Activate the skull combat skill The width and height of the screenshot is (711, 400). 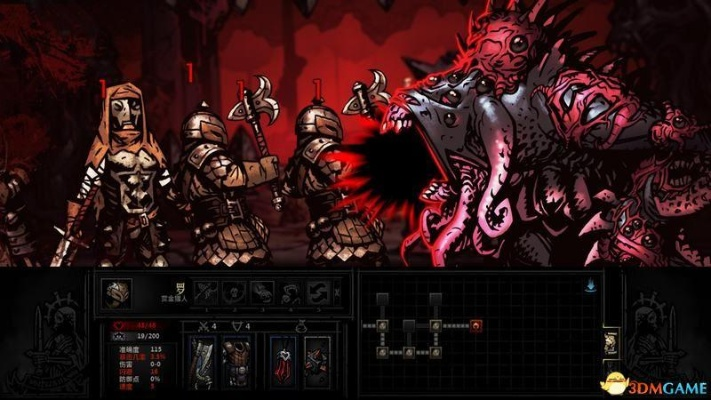coord(236,292)
